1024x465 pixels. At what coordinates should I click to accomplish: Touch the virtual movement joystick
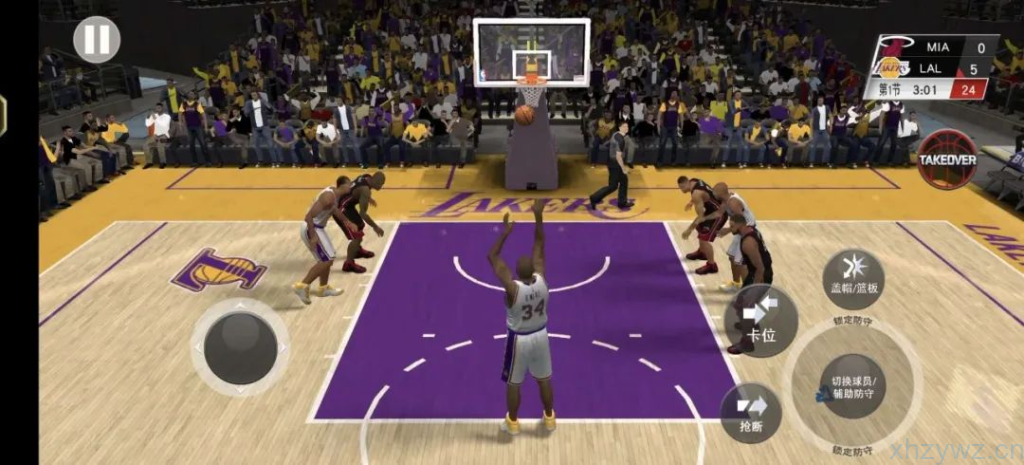(x=240, y=347)
